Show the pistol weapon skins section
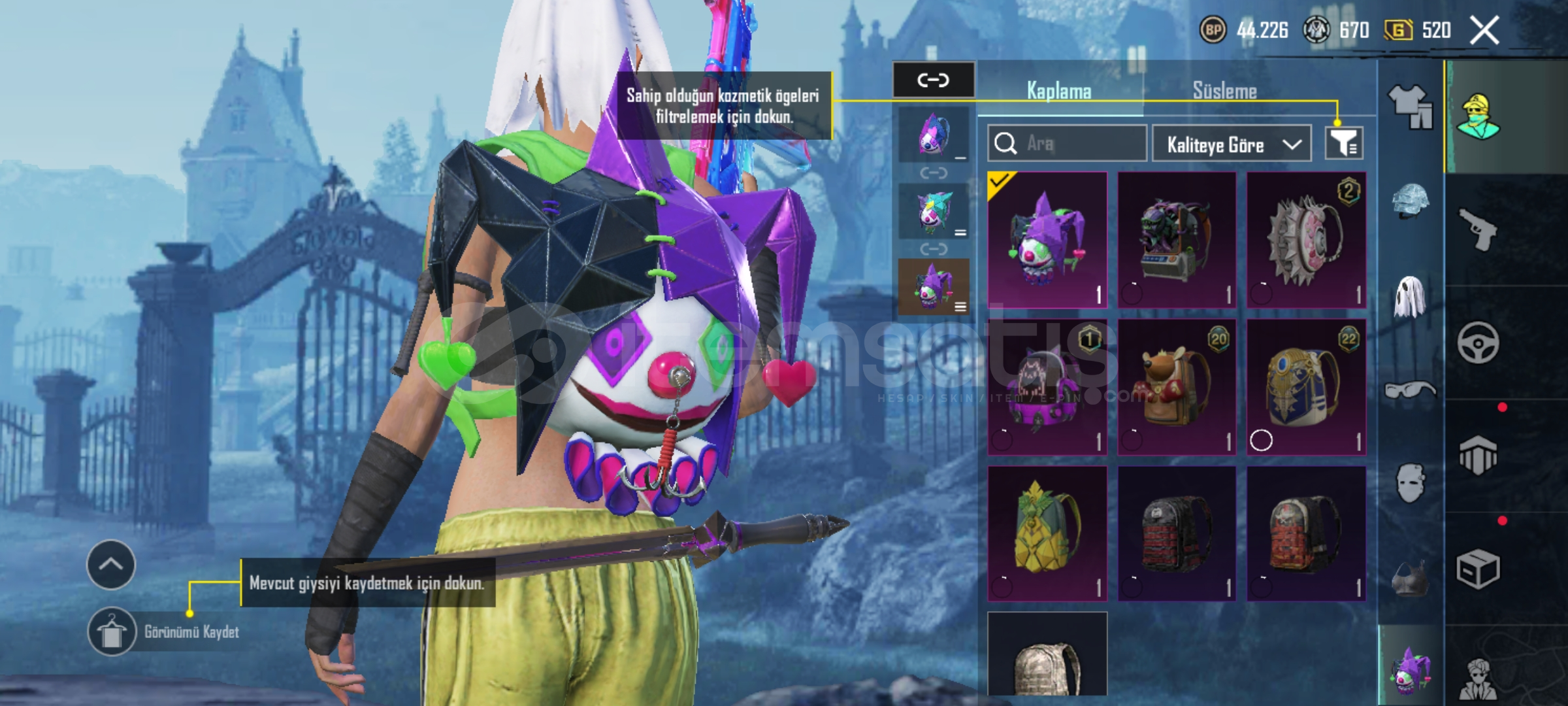This screenshot has height=706, width=1568. tap(1478, 229)
